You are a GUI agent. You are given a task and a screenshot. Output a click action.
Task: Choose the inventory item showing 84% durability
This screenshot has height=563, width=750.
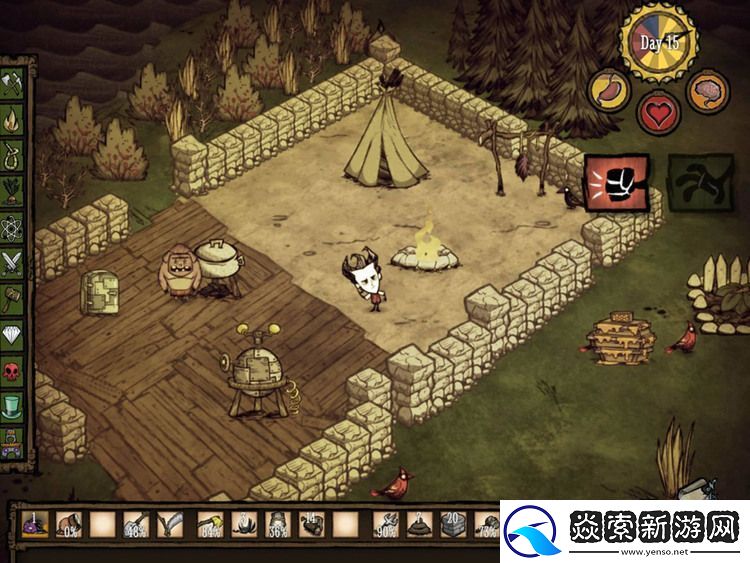coord(209,524)
